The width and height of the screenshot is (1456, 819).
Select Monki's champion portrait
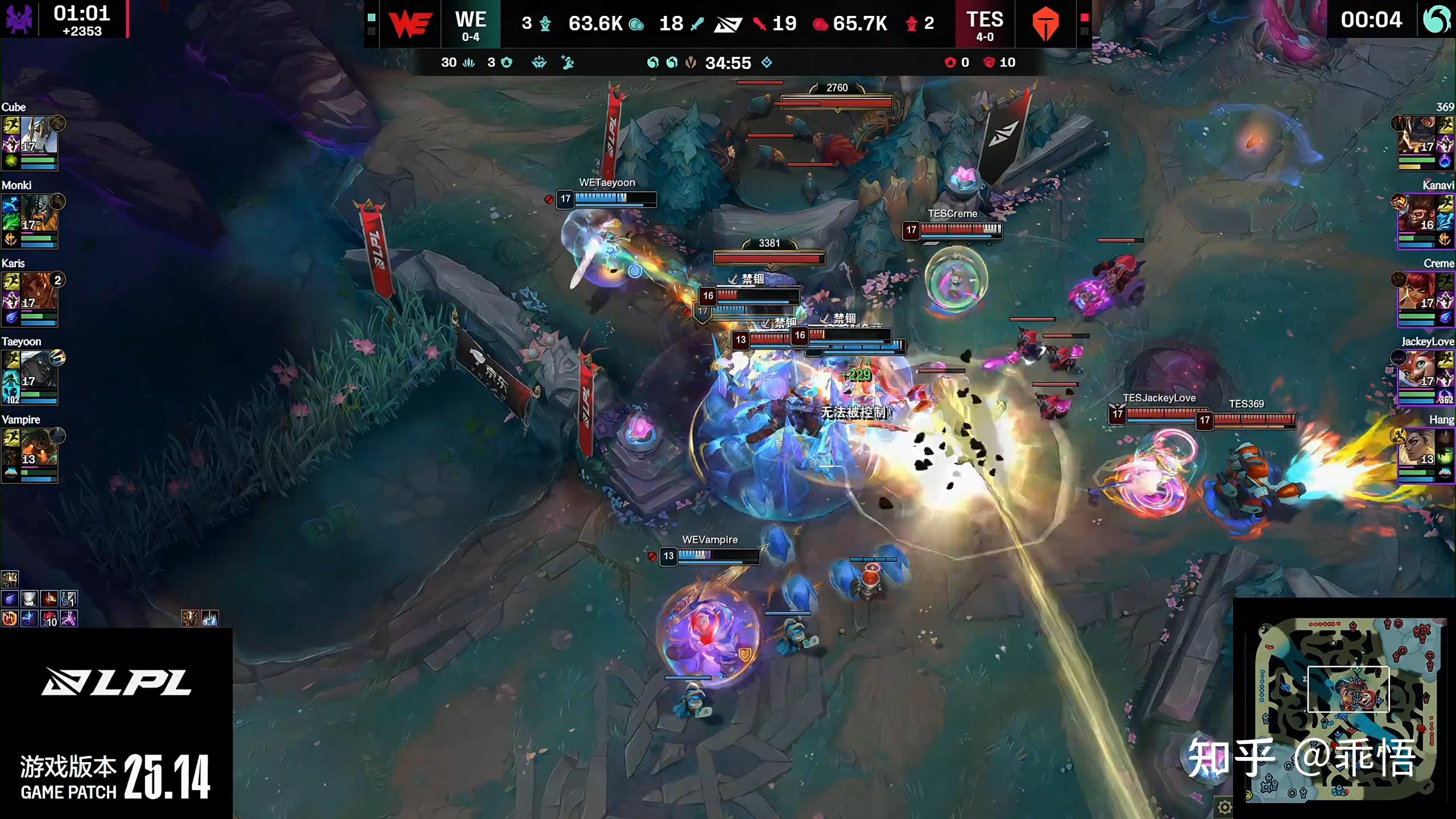click(x=39, y=213)
